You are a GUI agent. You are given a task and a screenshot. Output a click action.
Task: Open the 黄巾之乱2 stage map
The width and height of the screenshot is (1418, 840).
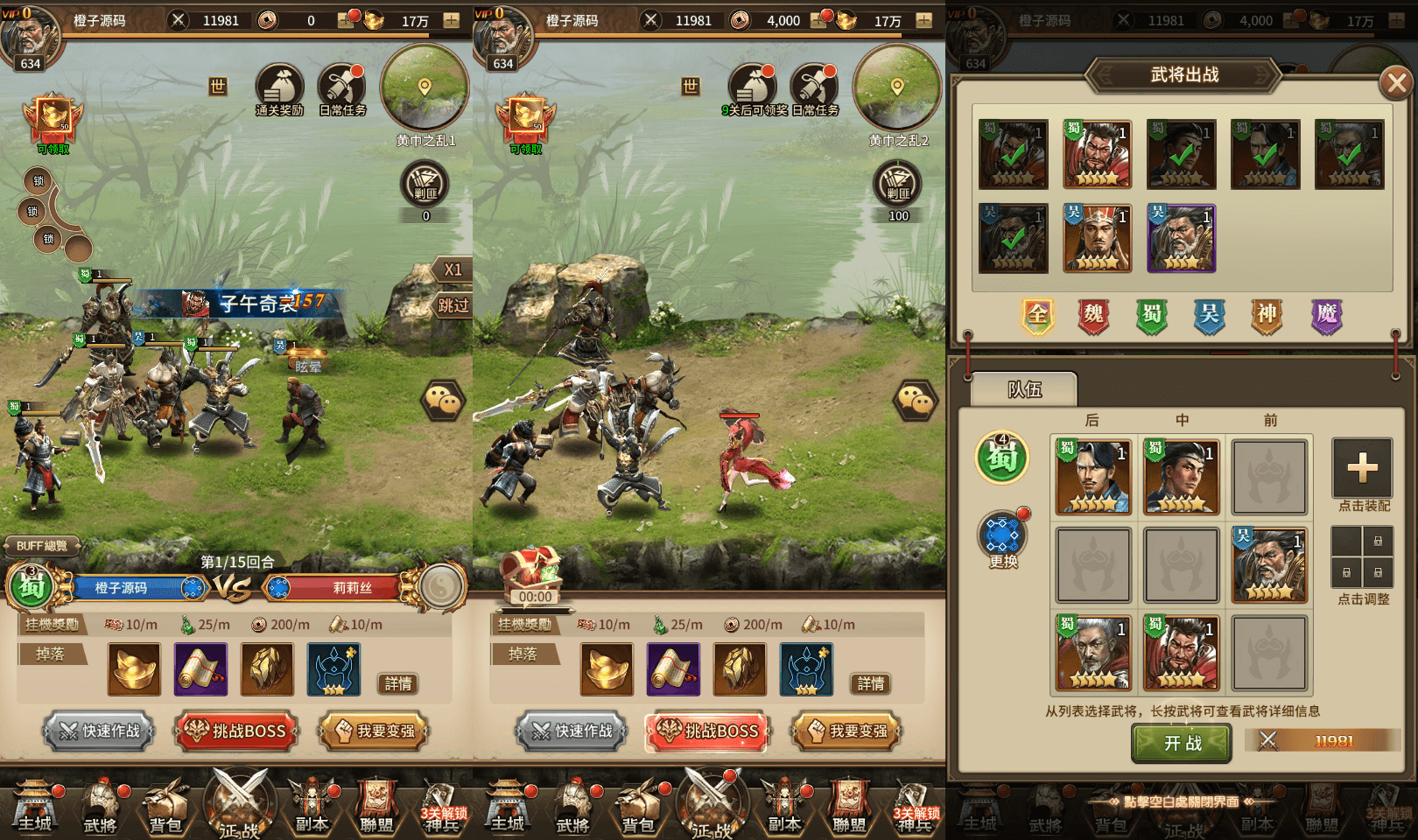click(x=897, y=89)
